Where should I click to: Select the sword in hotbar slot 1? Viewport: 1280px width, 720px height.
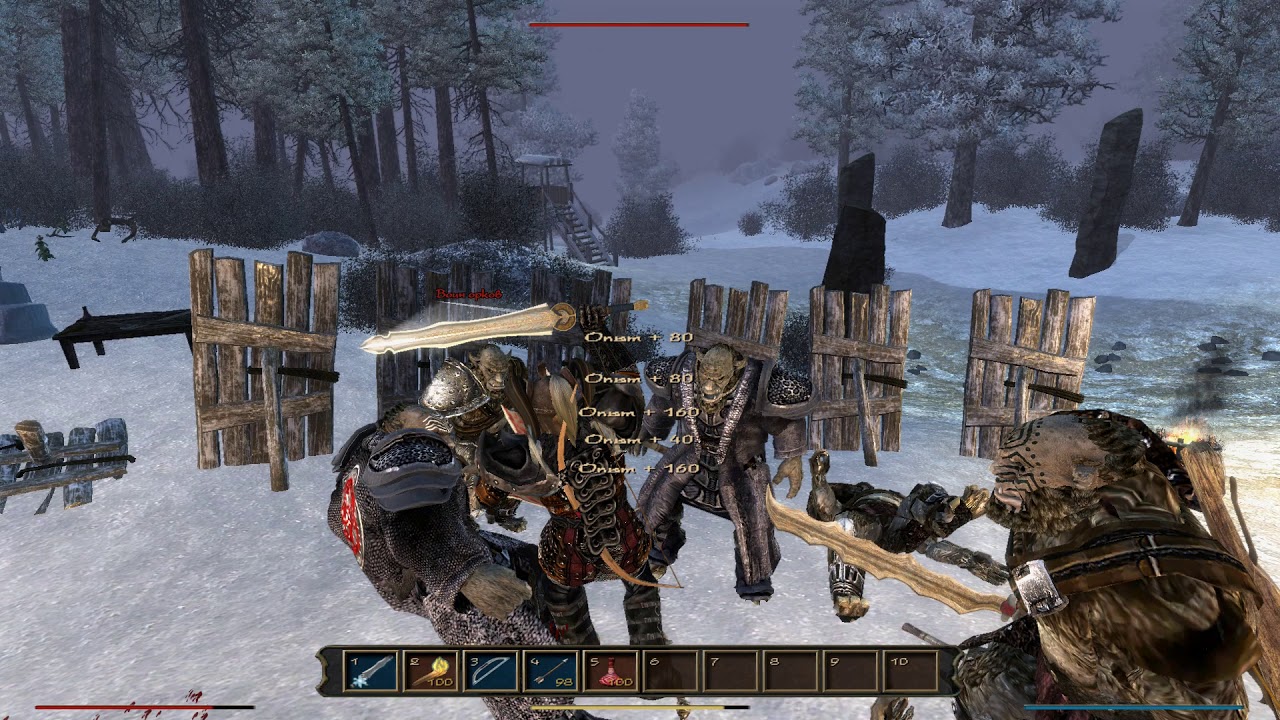coord(371,671)
